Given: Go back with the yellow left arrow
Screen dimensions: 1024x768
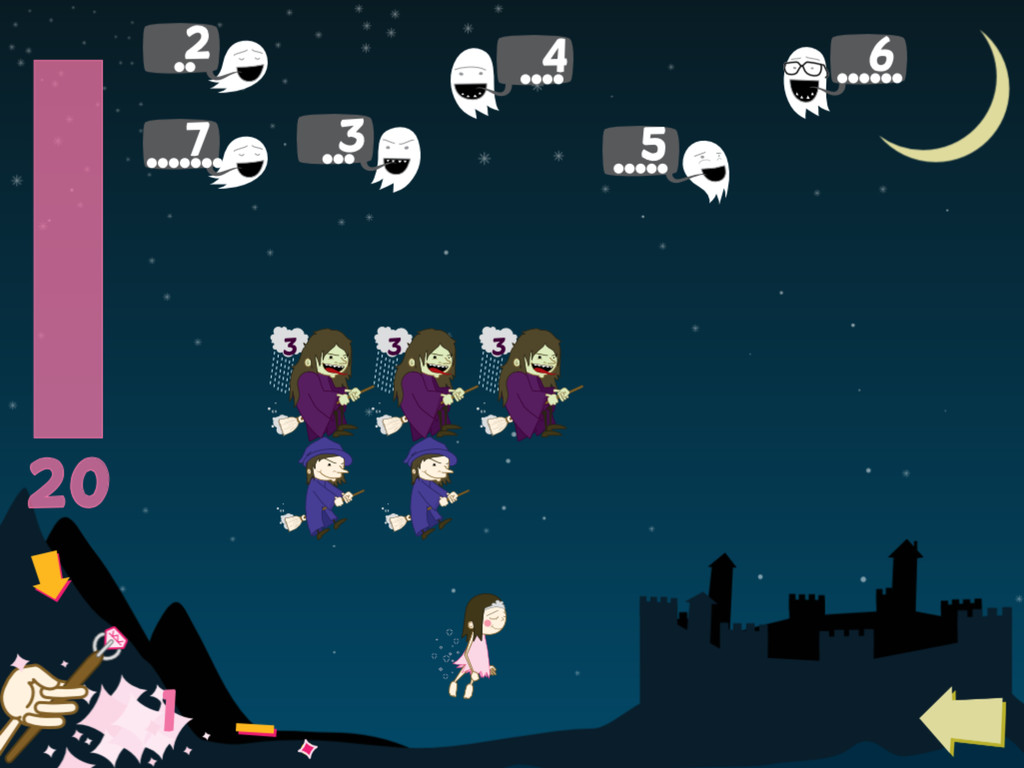Looking at the screenshot, I should [x=962, y=720].
